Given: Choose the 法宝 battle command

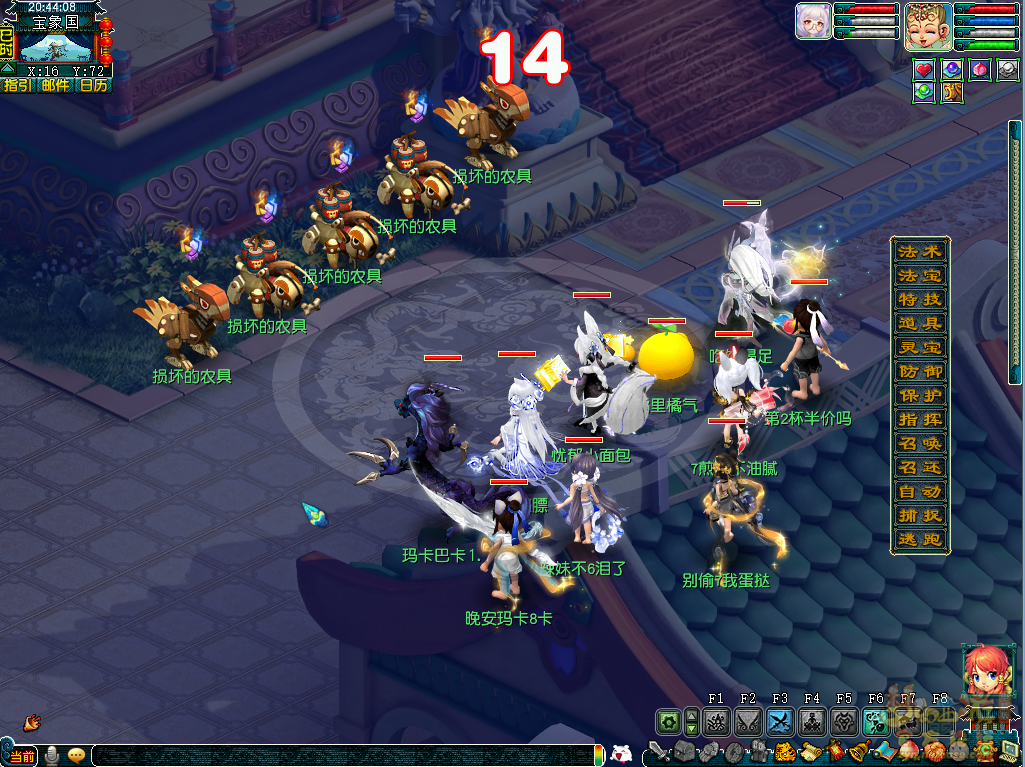Looking at the screenshot, I should tap(920, 276).
